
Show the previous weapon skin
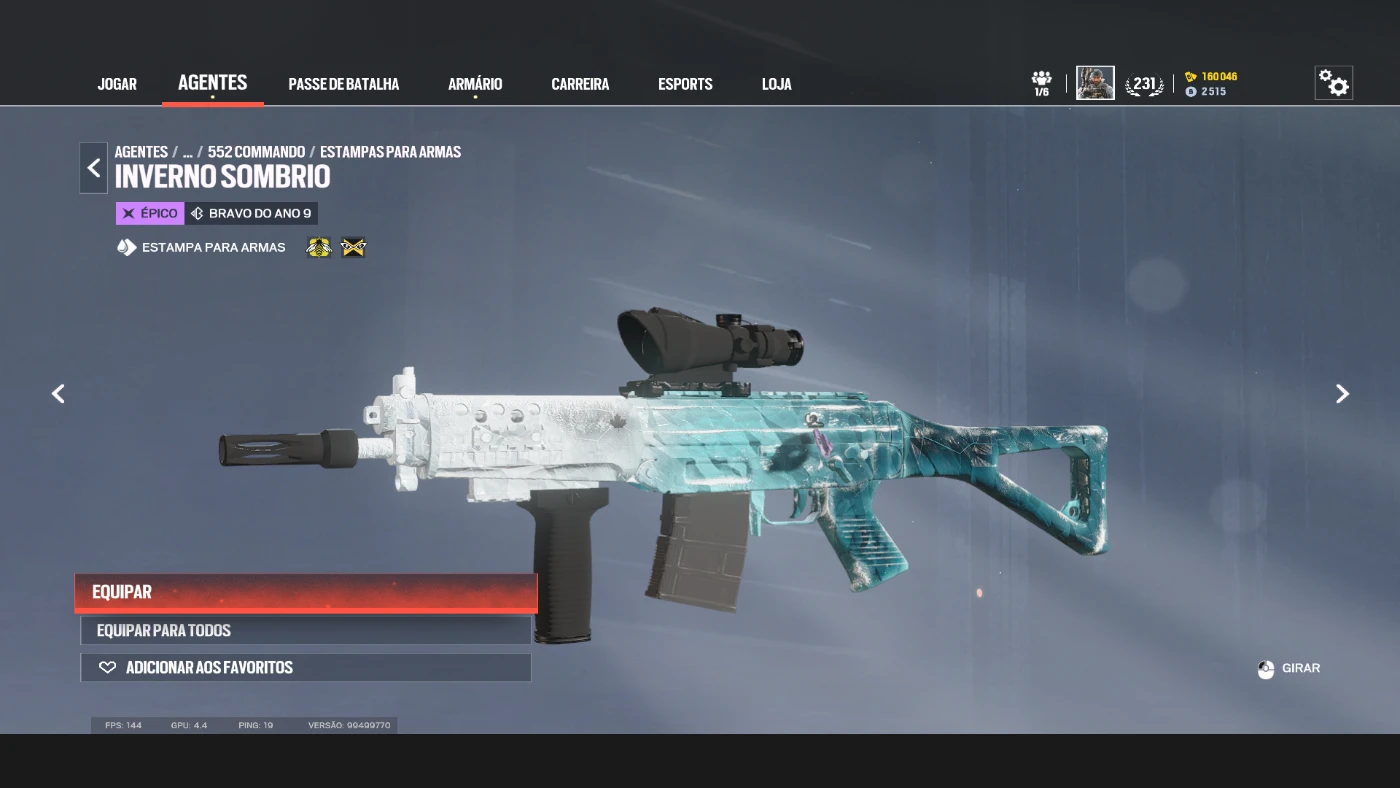click(58, 394)
